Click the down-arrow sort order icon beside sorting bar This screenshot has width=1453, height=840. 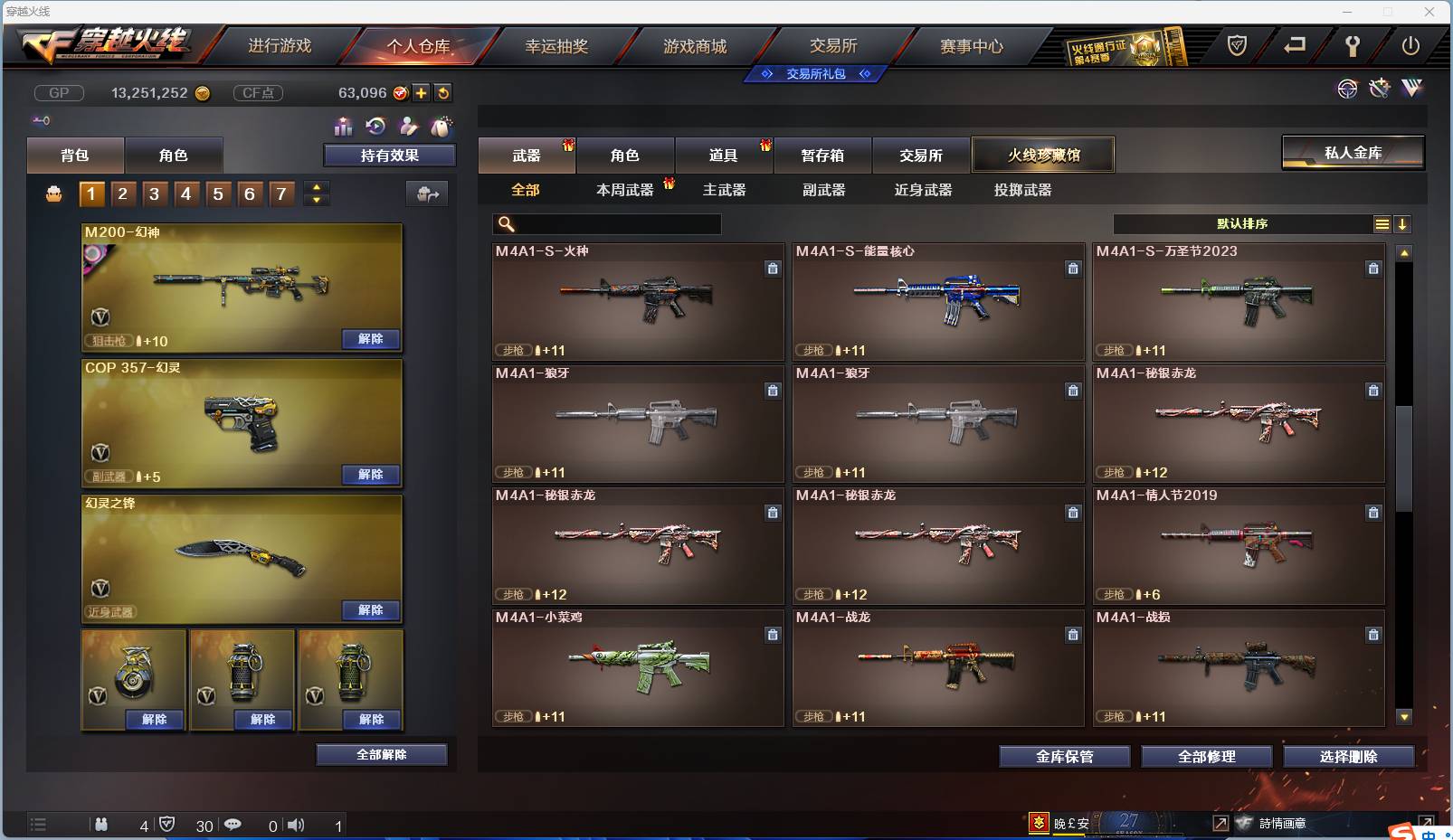(1403, 223)
